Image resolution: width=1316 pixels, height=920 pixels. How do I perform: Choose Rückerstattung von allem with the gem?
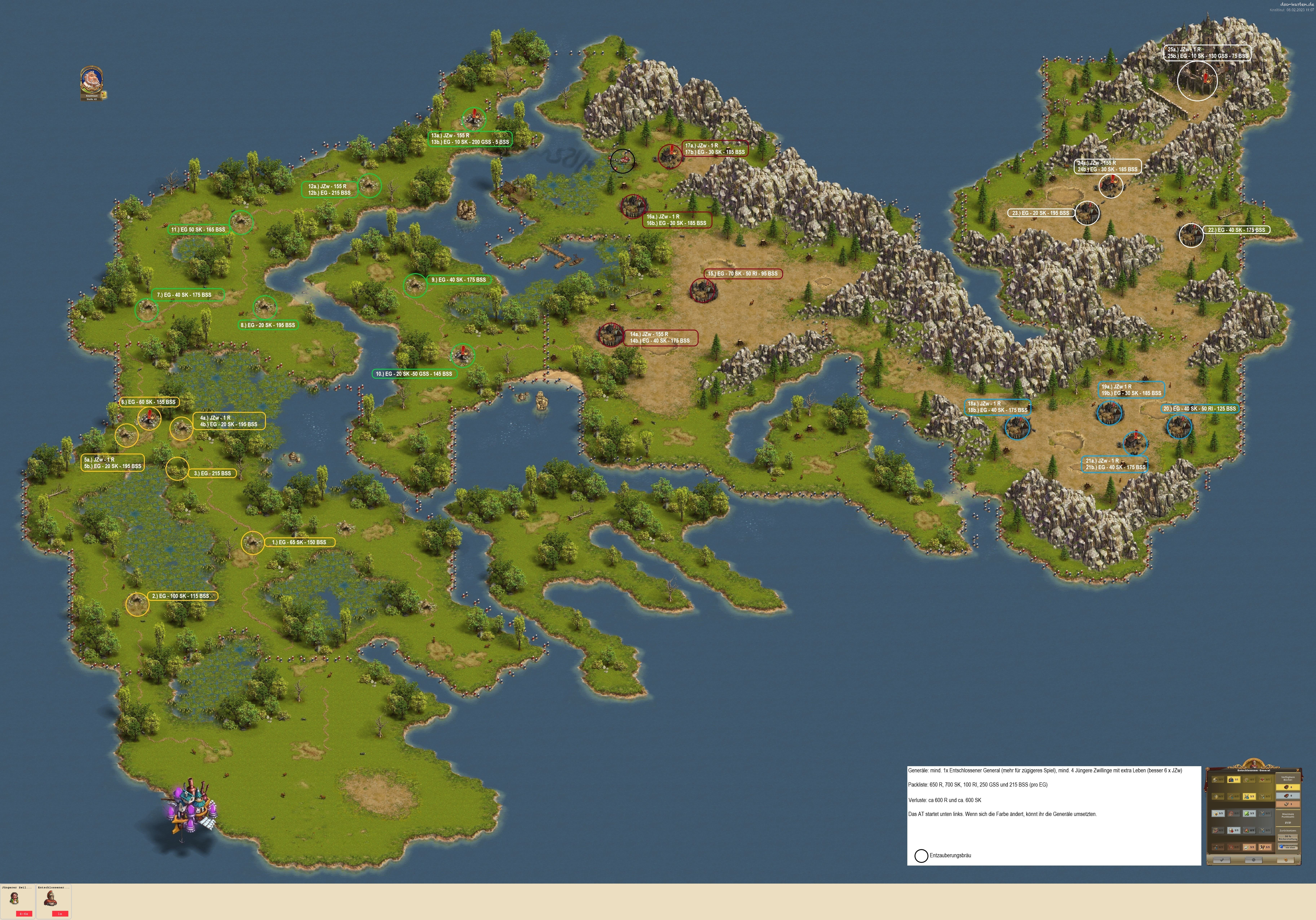click(1288, 847)
